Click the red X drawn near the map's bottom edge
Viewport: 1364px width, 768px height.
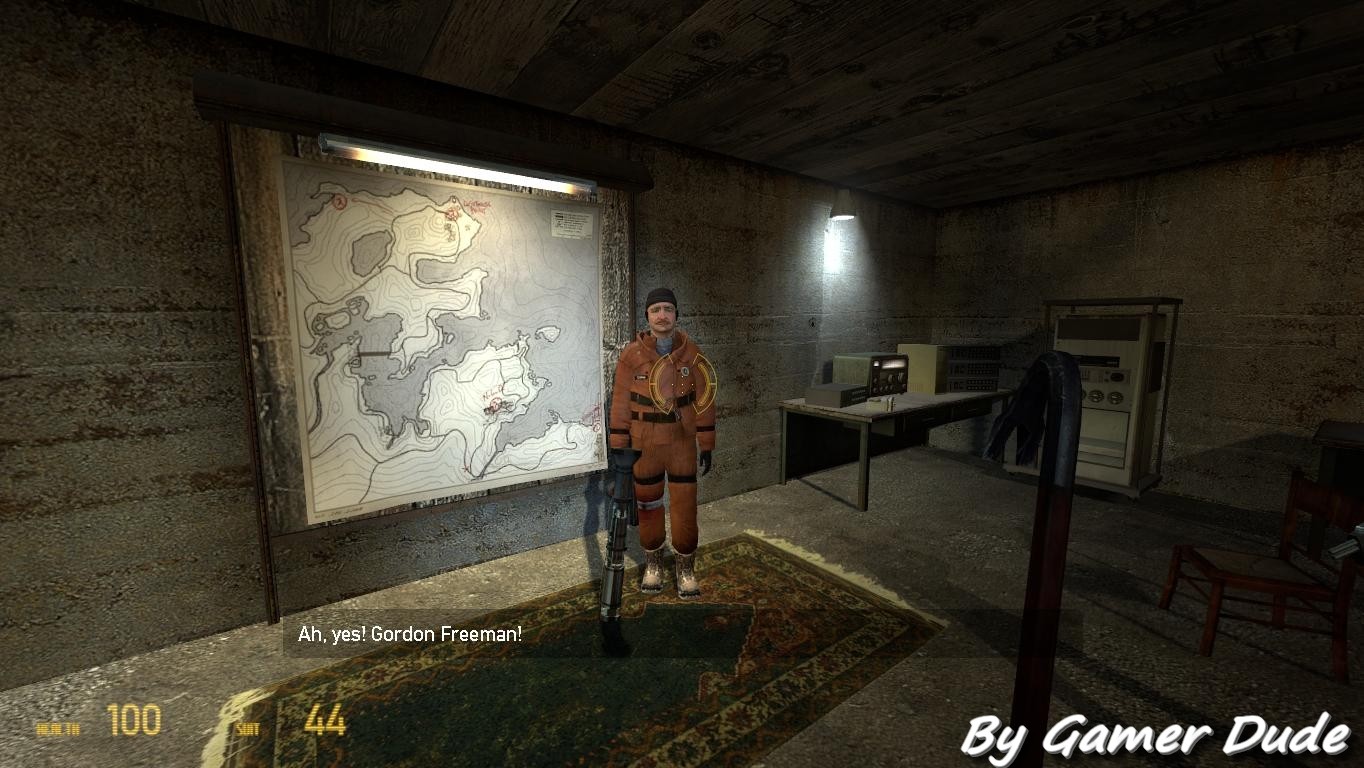click(x=466, y=468)
